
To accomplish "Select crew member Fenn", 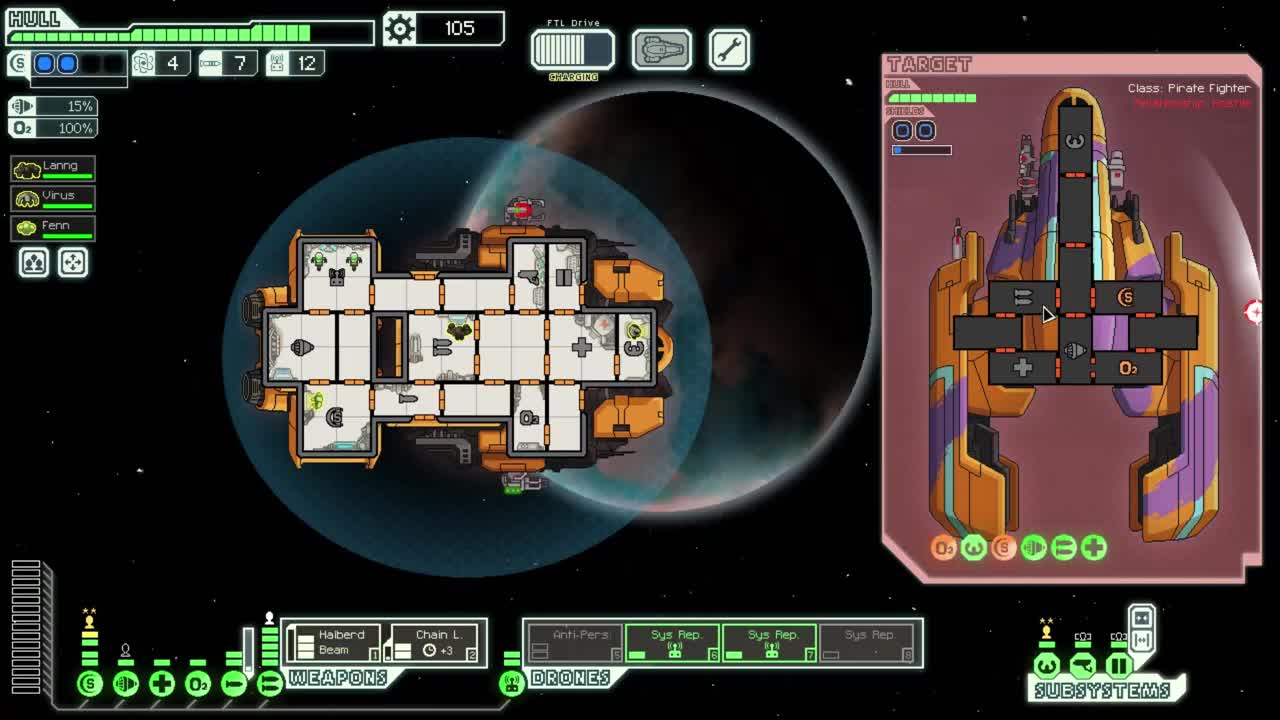I will [52, 226].
